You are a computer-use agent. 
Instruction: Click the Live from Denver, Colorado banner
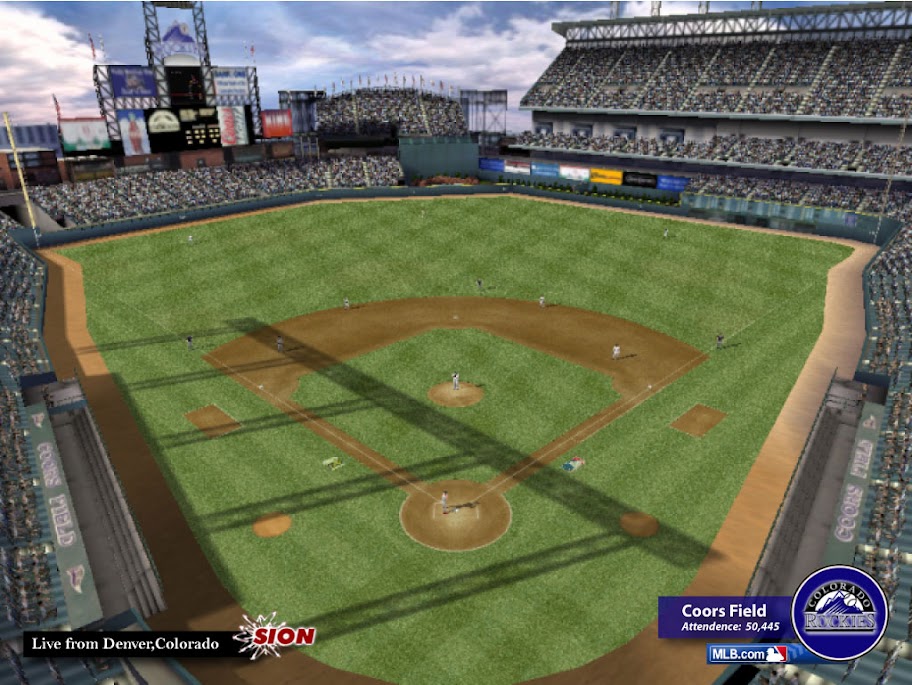pos(126,643)
